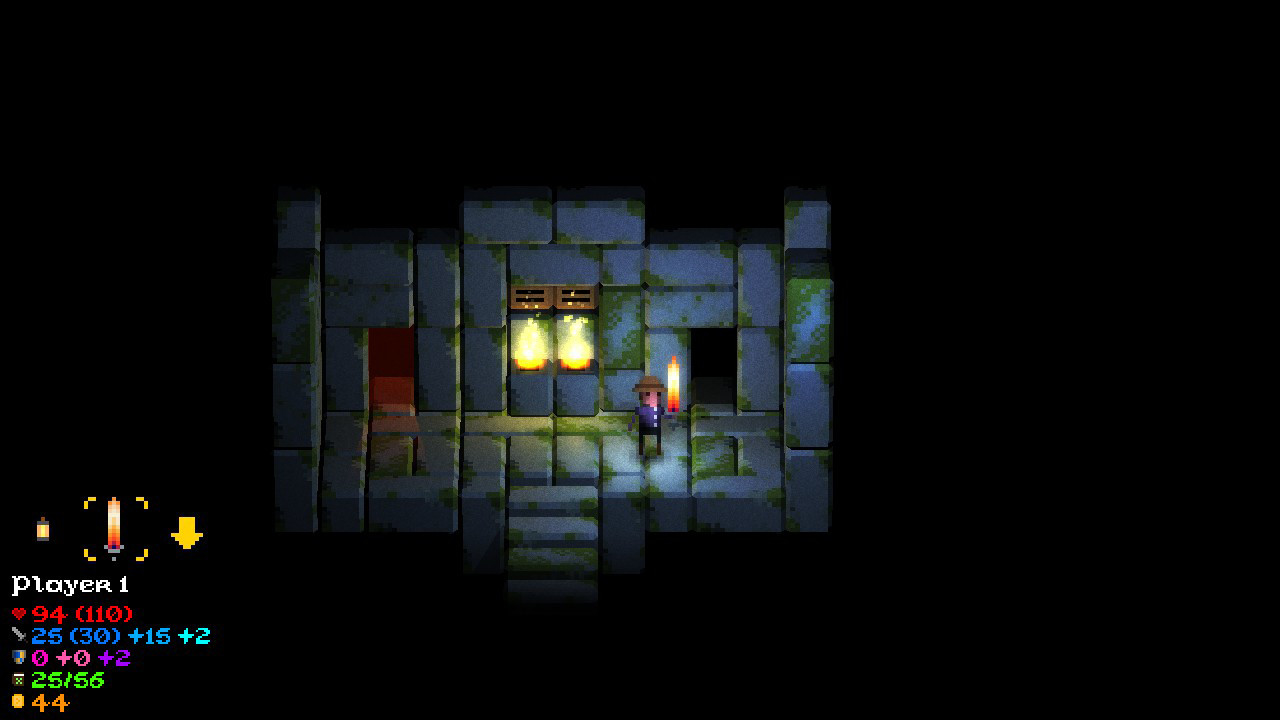This screenshot has height=720, width=1280.
Task: Click the sword attack stat icon
Action: [x=20, y=637]
